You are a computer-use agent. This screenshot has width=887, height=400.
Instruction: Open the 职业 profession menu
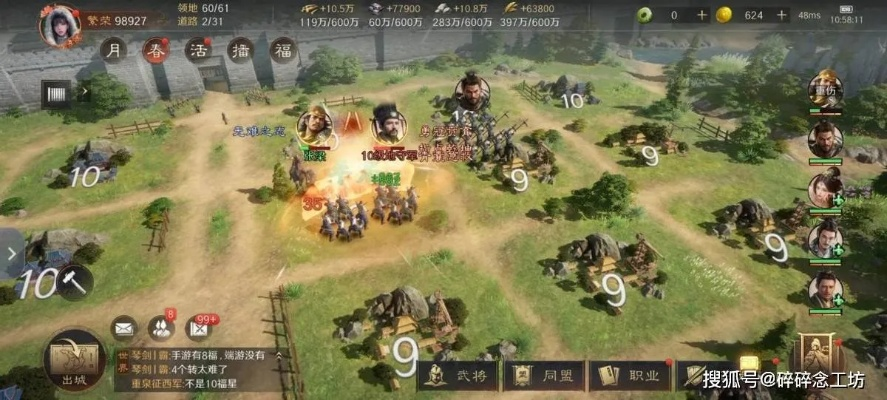[631, 376]
